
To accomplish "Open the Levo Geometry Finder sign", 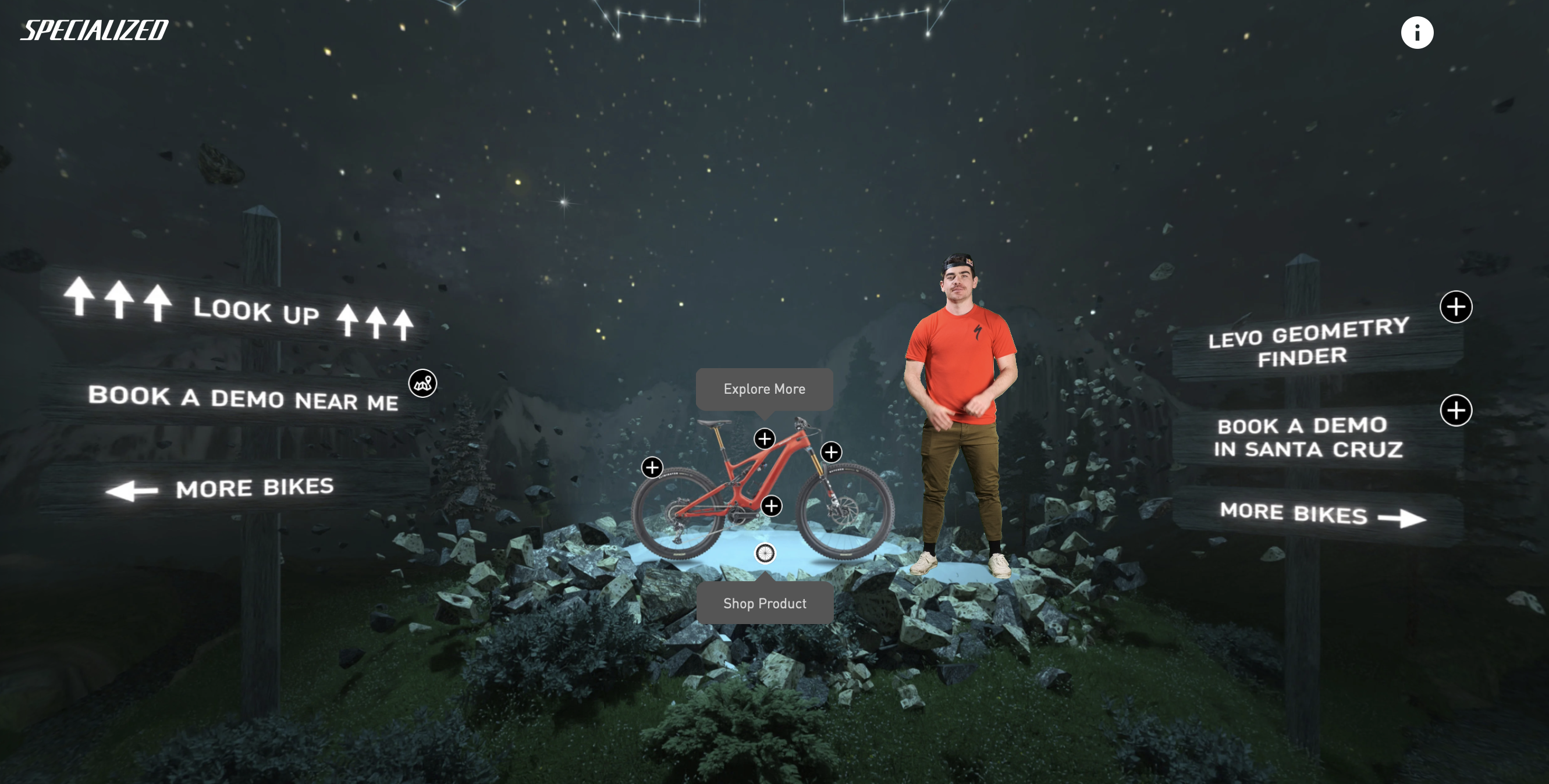I will tap(1309, 343).
